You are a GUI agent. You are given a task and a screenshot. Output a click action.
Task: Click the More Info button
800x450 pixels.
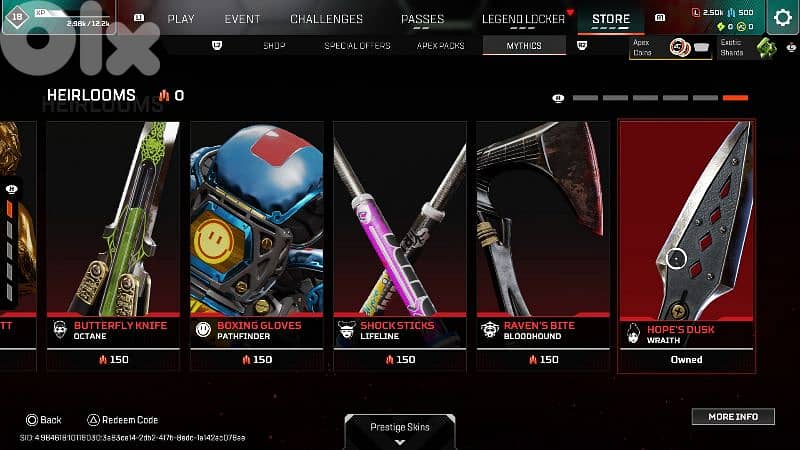click(733, 416)
